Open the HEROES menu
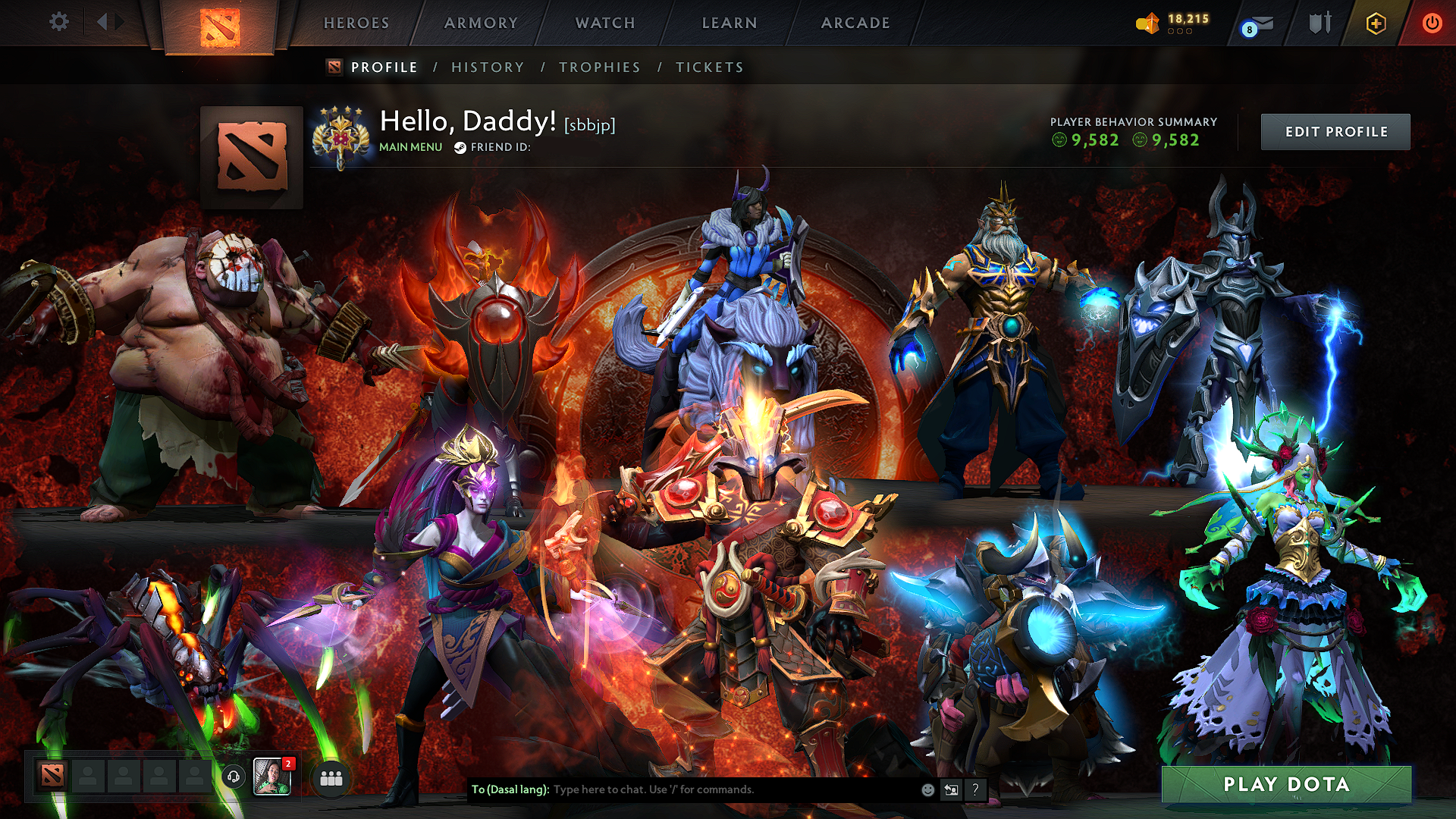This screenshot has width=1456, height=819. coord(356,23)
